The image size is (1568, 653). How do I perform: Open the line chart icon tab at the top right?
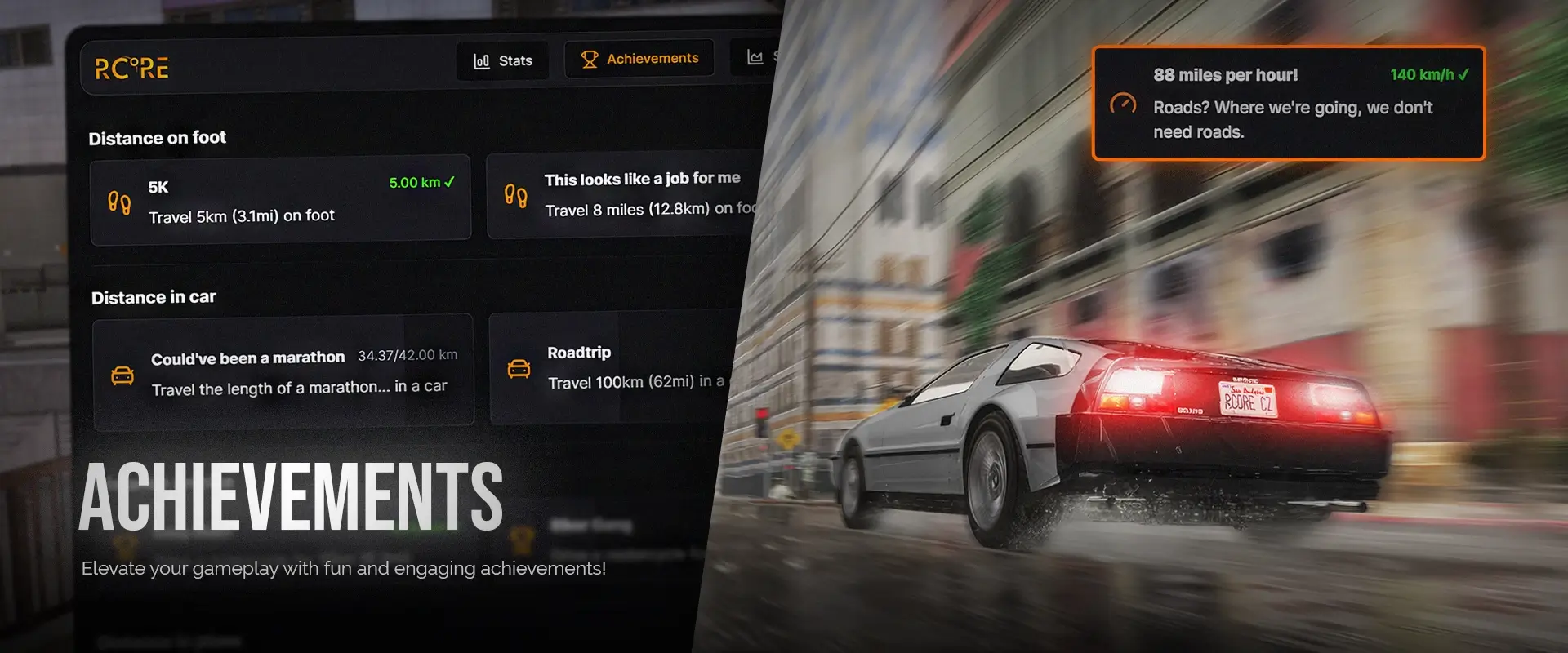(755, 57)
